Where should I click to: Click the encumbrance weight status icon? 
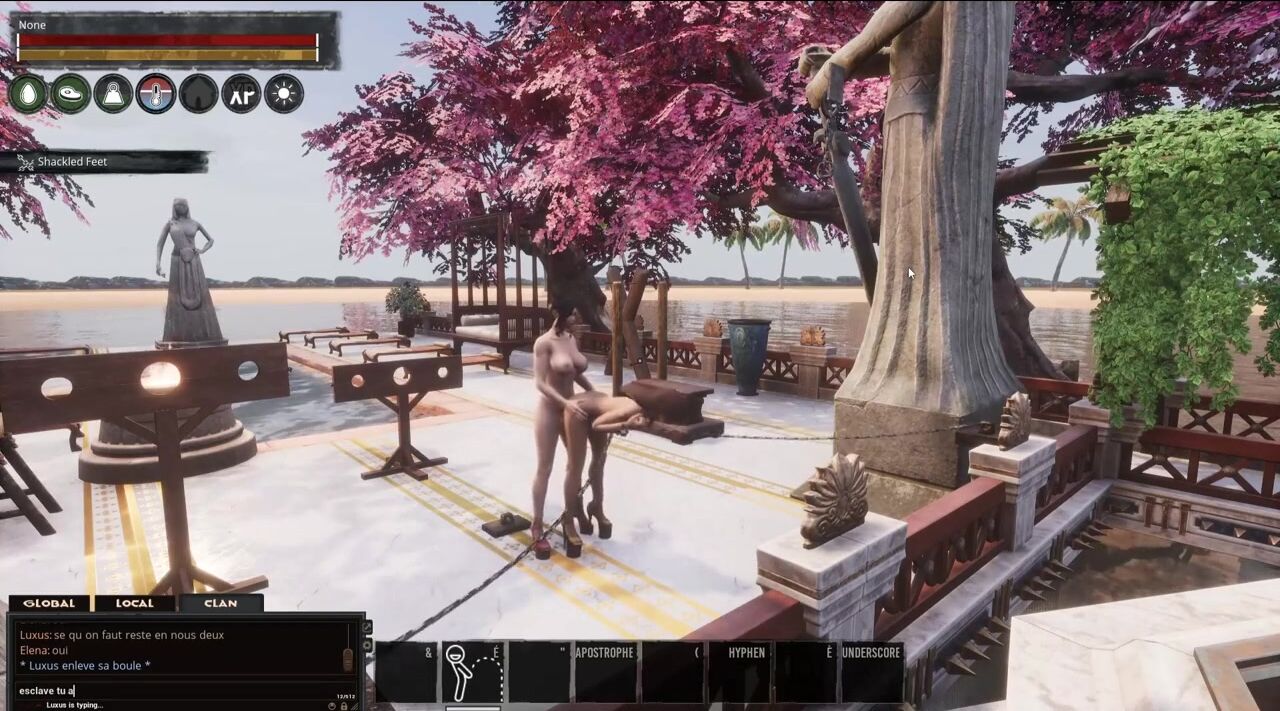[113, 94]
